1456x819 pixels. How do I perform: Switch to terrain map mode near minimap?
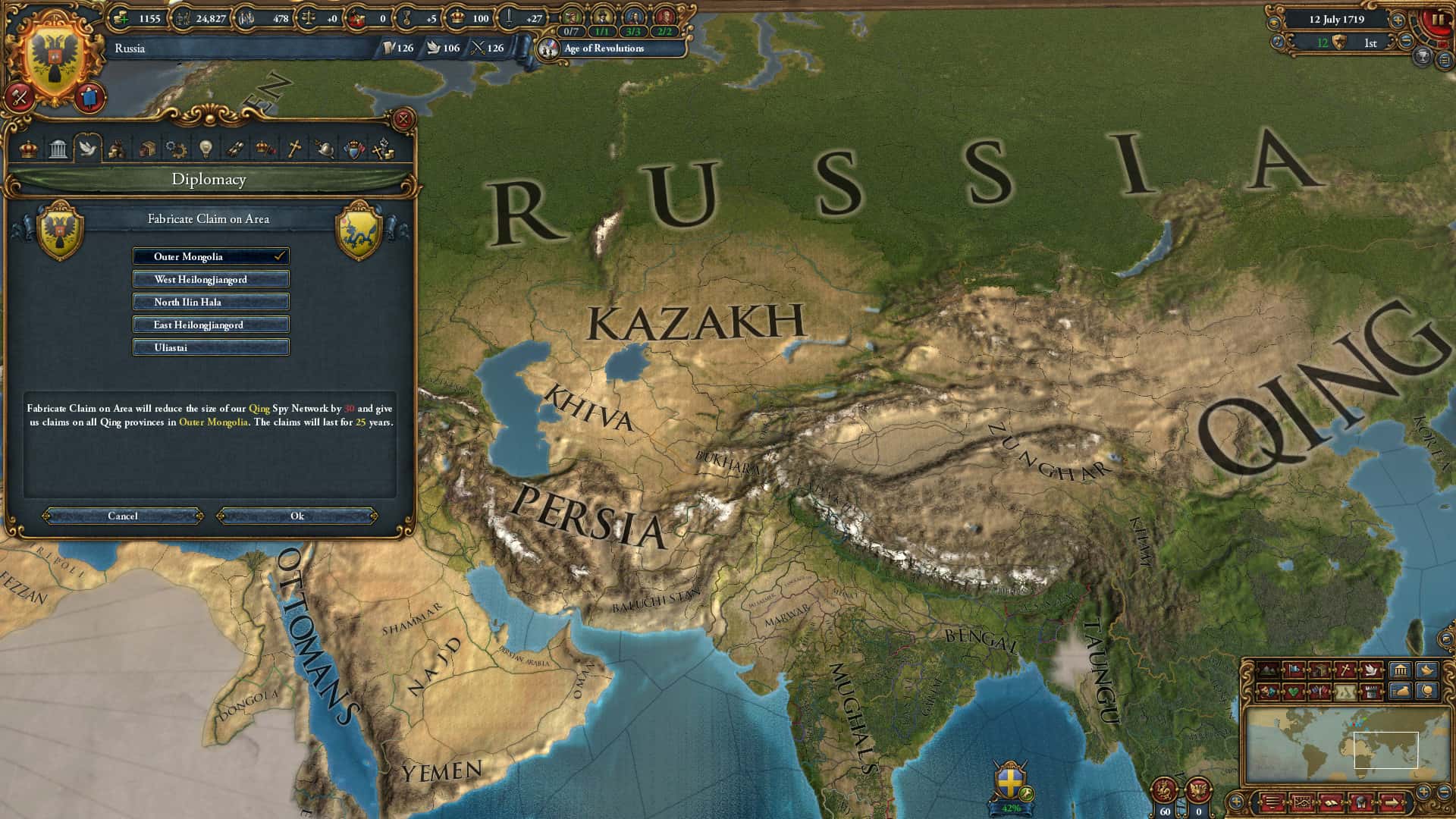(1268, 670)
